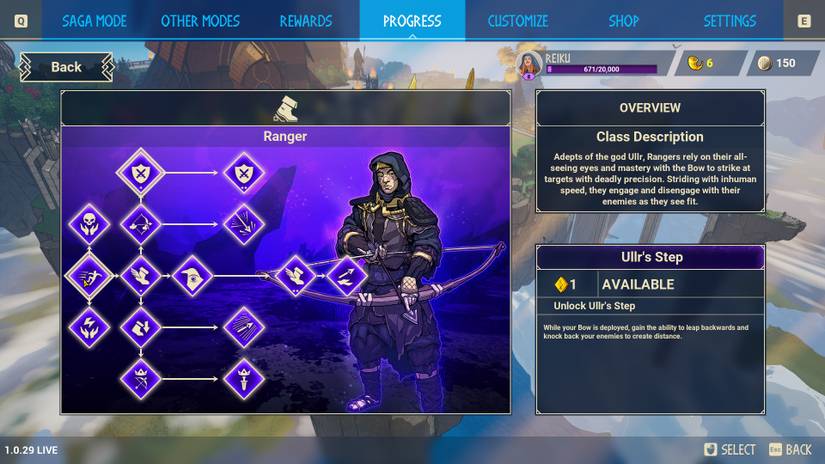The width and height of the screenshot is (825, 464).
Task: Open the Settings tab
Action: pos(729,20)
